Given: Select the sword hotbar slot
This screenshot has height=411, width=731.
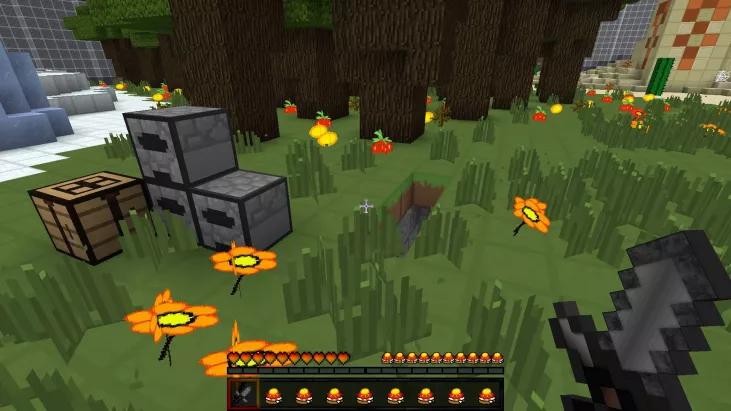Looking at the screenshot, I should coord(243,393).
